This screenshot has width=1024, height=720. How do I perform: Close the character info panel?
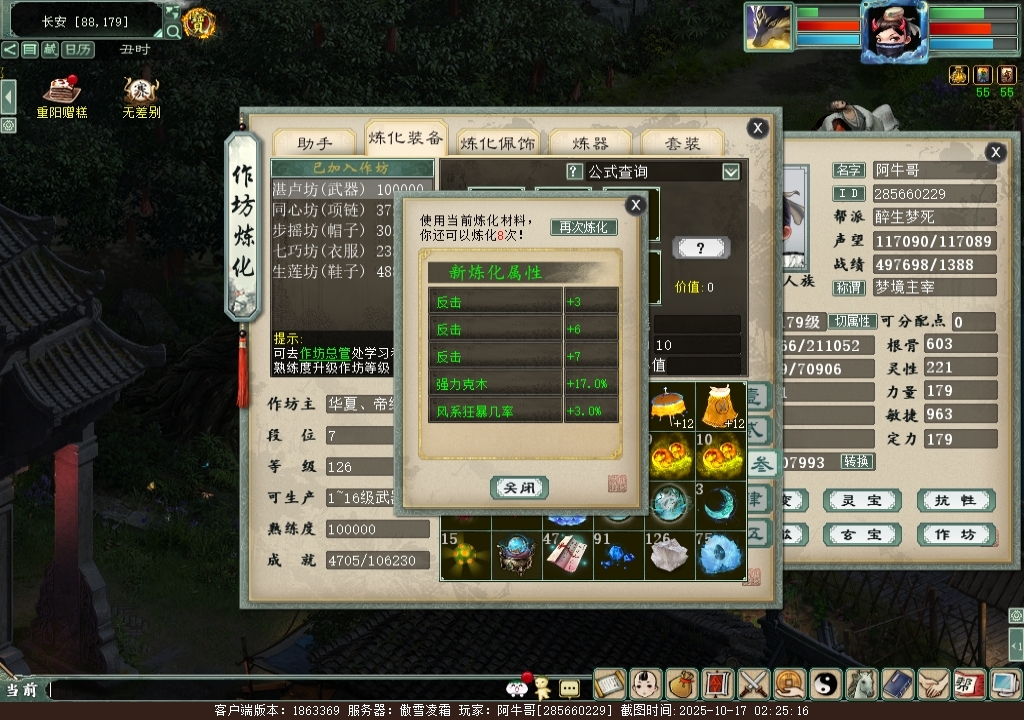pos(995,152)
